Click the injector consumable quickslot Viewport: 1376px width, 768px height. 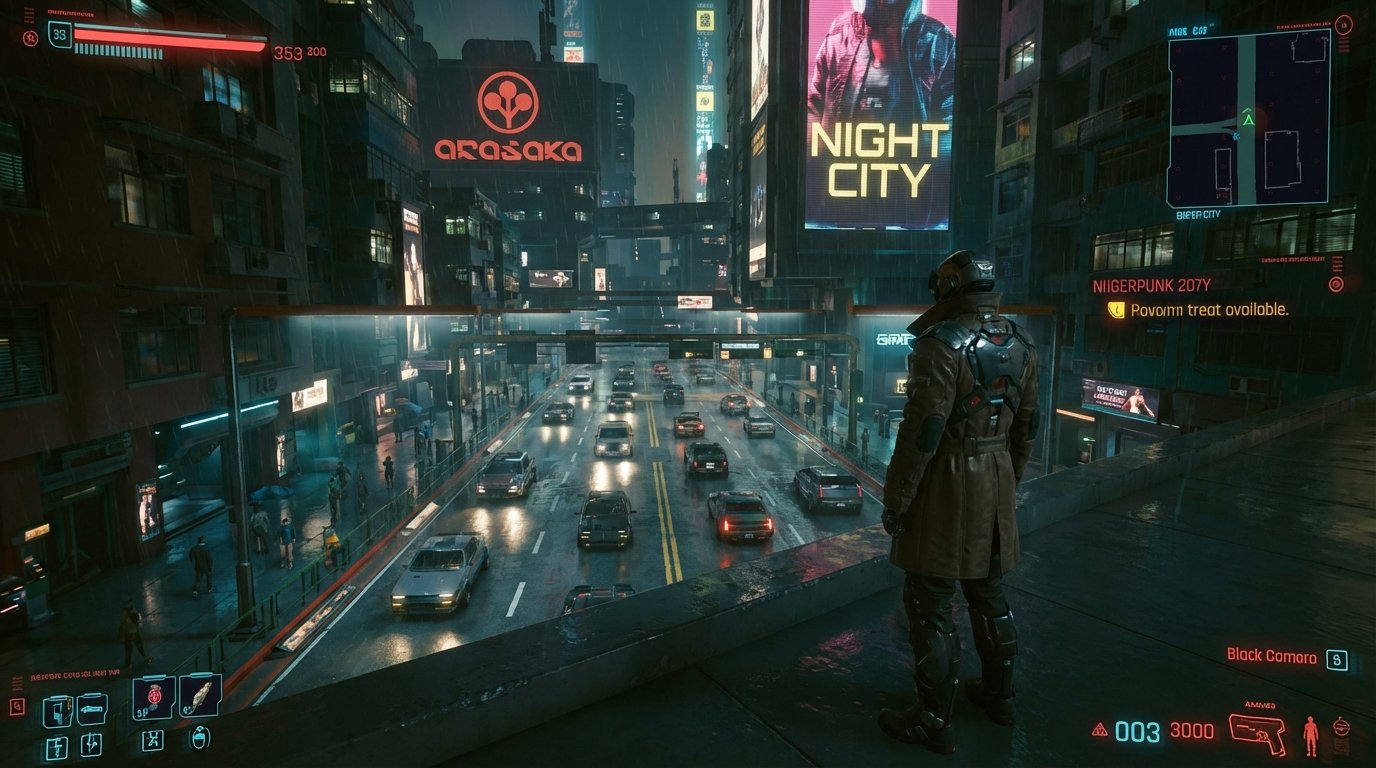[92, 744]
